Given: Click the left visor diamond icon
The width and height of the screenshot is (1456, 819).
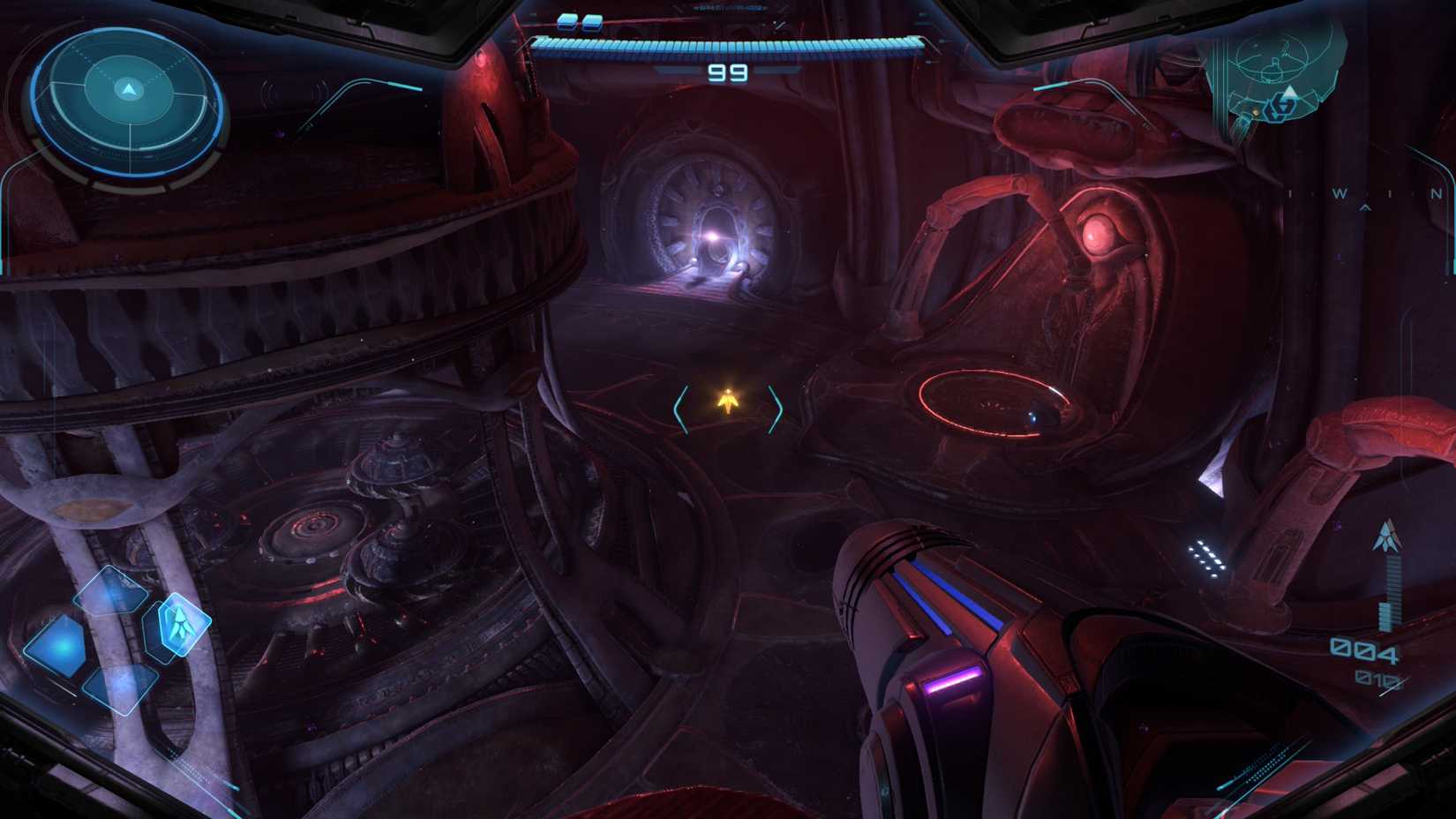Looking at the screenshot, I should click(60, 646).
